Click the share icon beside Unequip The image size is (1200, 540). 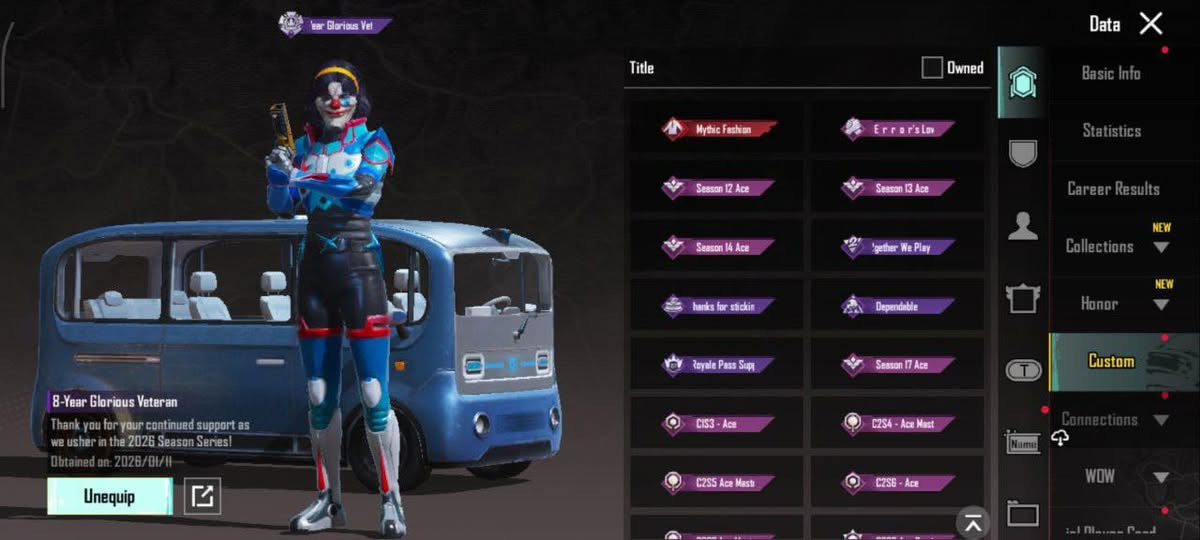coord(203,497)
